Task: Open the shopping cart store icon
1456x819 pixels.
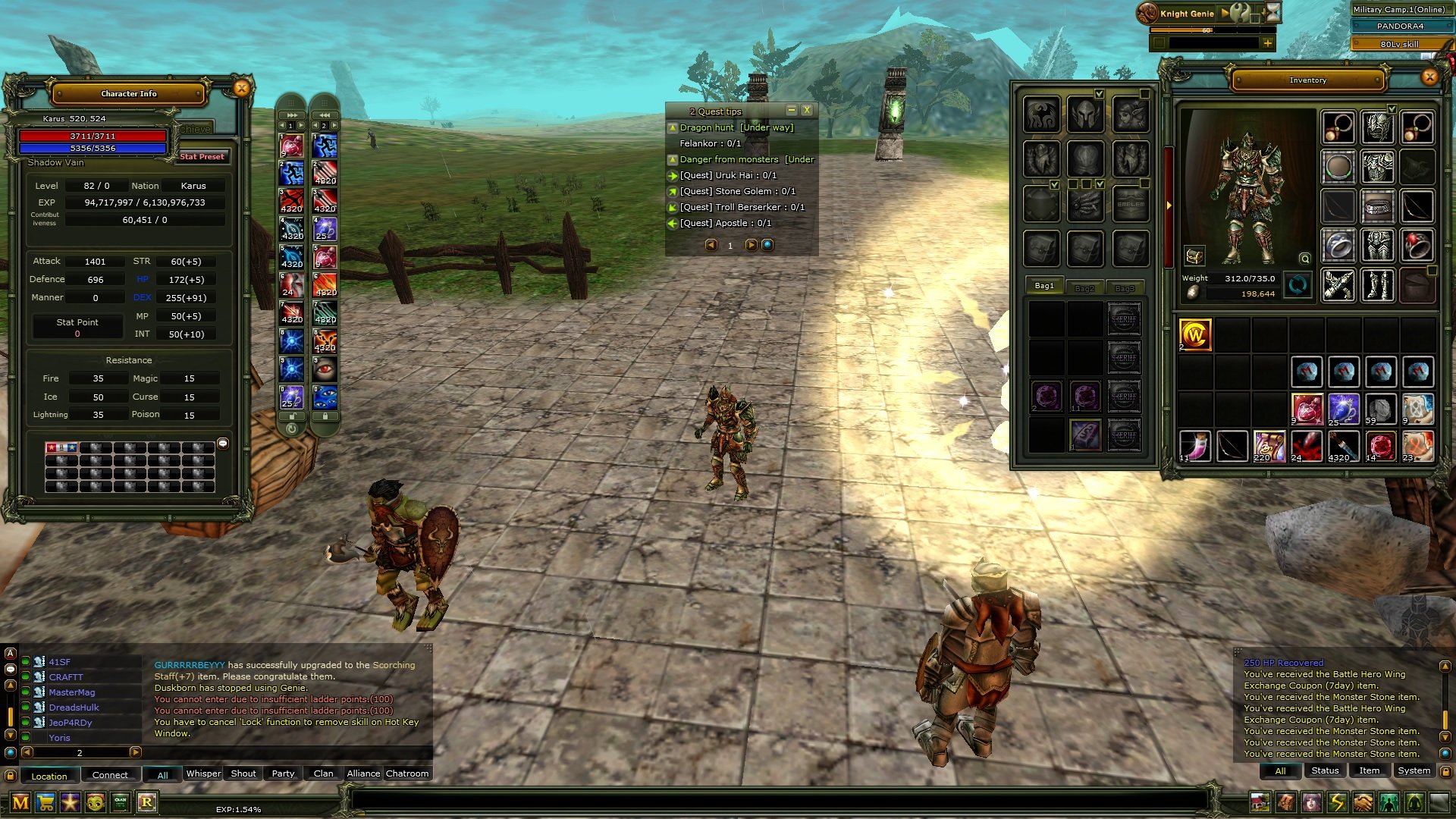Action: (x=45, y=802)
